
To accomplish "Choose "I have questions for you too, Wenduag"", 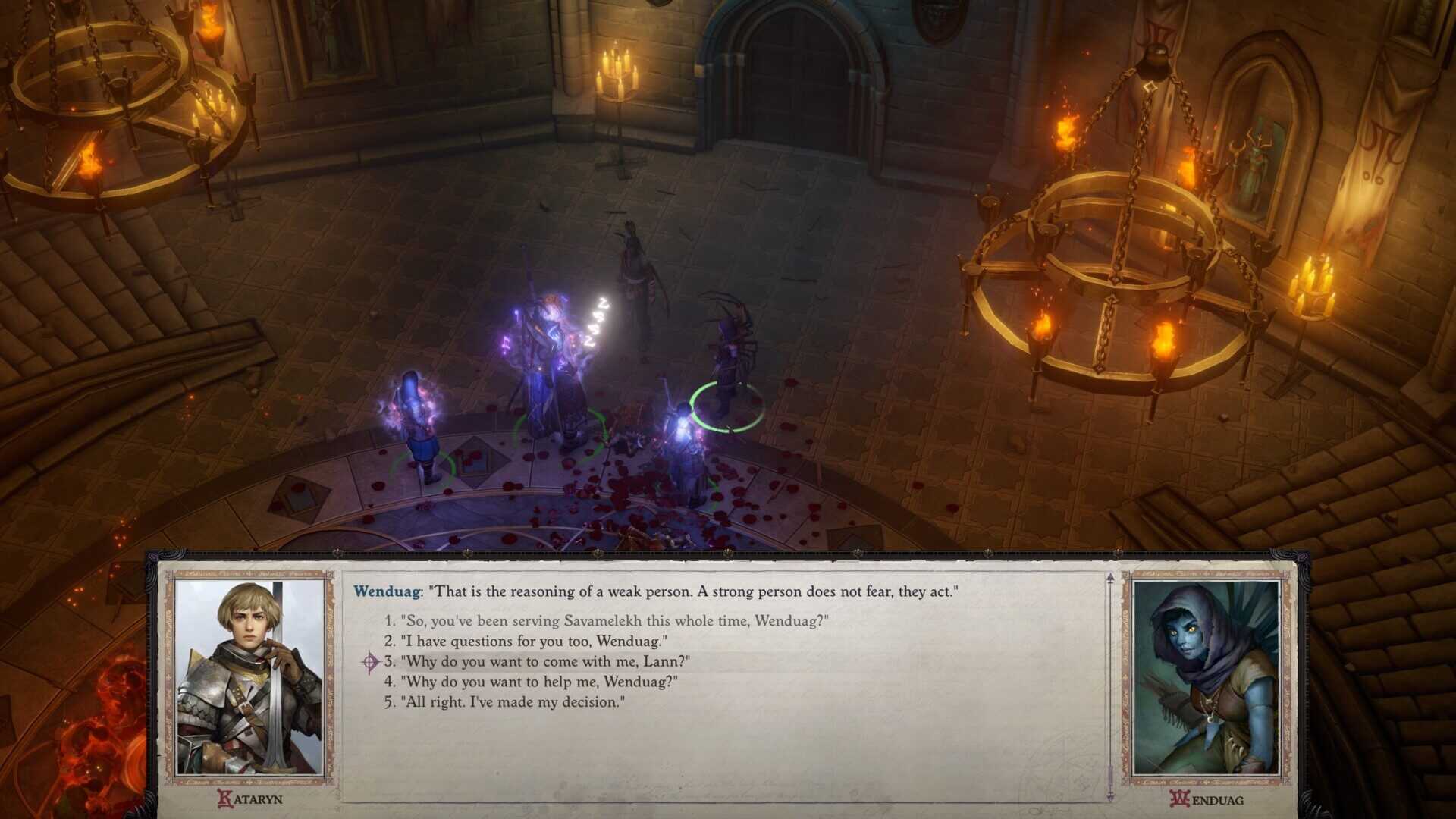I will [x=533, y=642].
